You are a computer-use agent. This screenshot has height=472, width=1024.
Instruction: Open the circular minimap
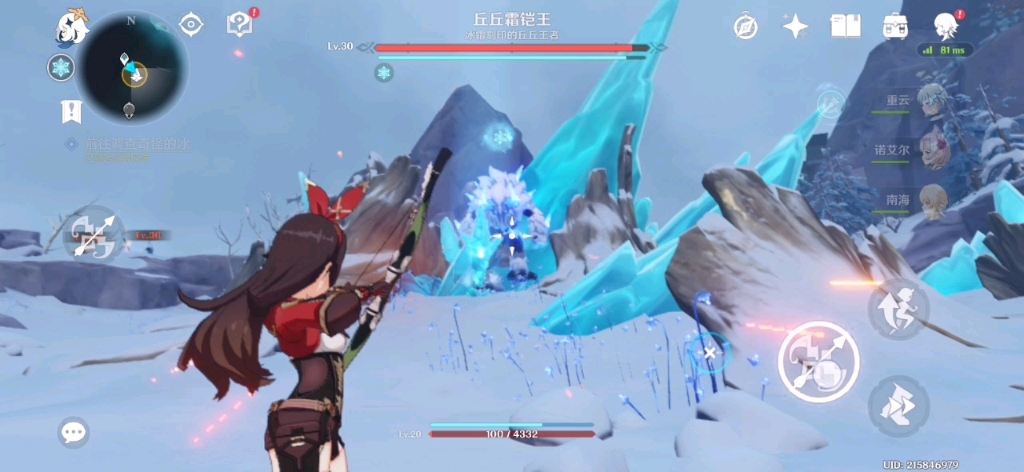pyautogui.click(x=132, y=68)
